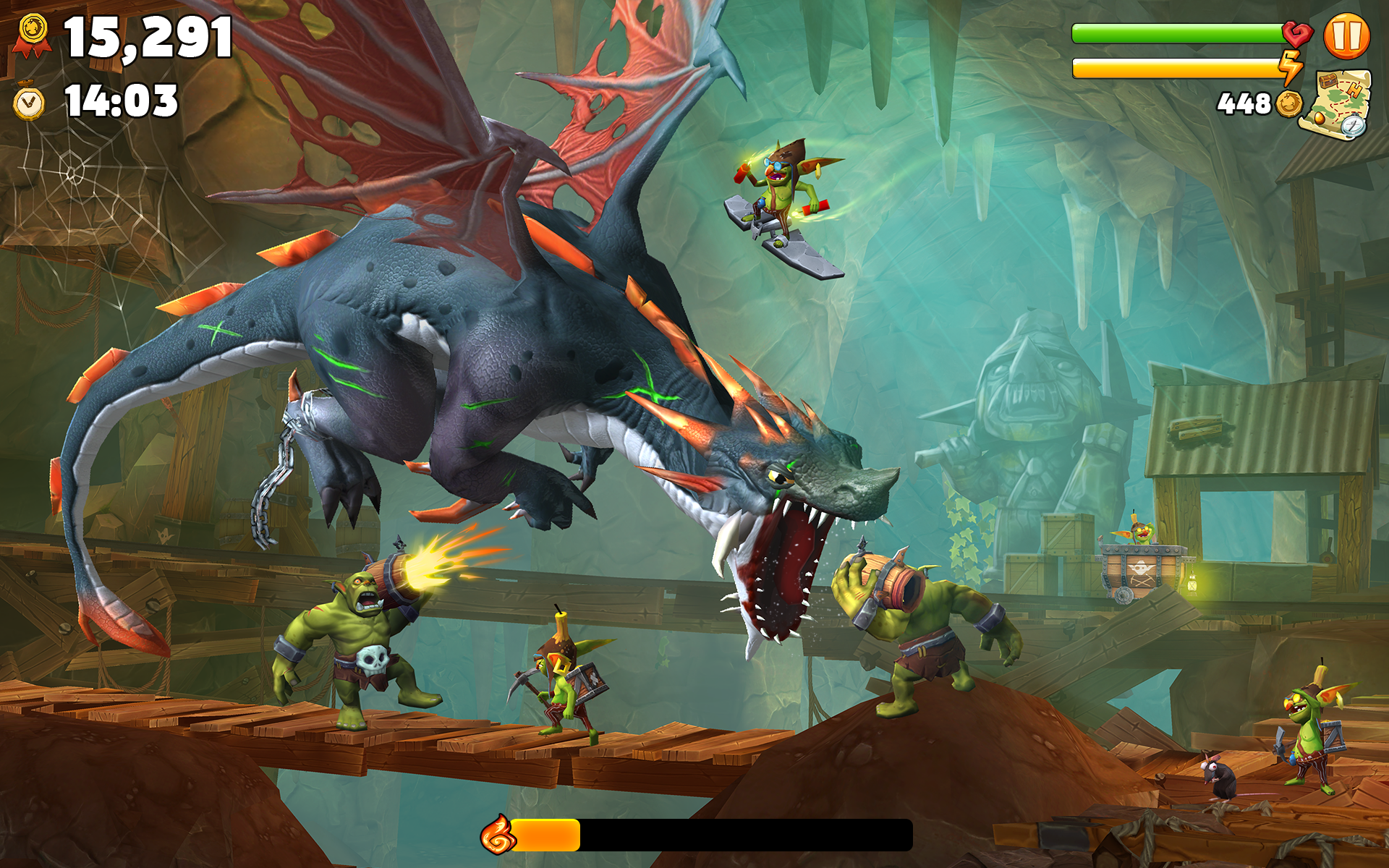Viewport: 1389px width, 868px height.
Task: Click the coin counter showing 448
Action: click(1246, 103)
